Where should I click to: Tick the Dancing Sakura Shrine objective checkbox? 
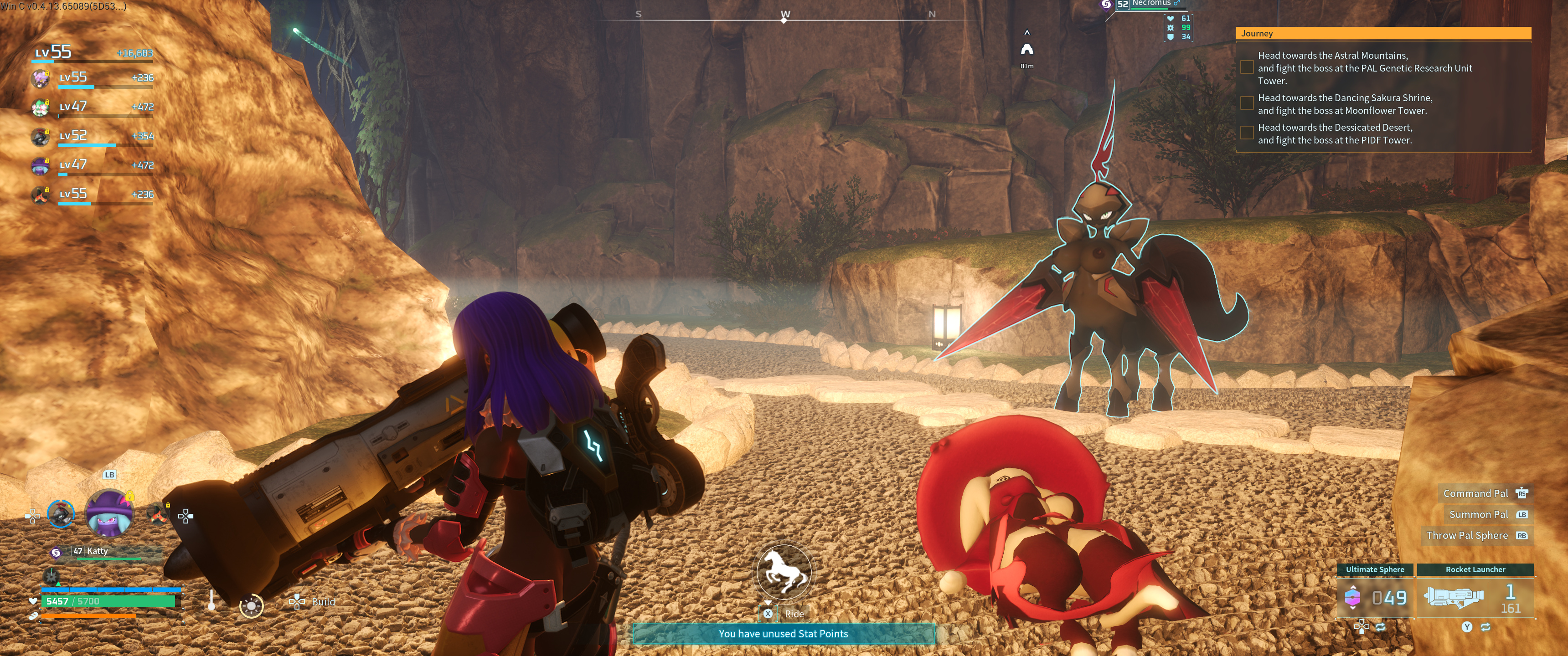point(1247,103)
